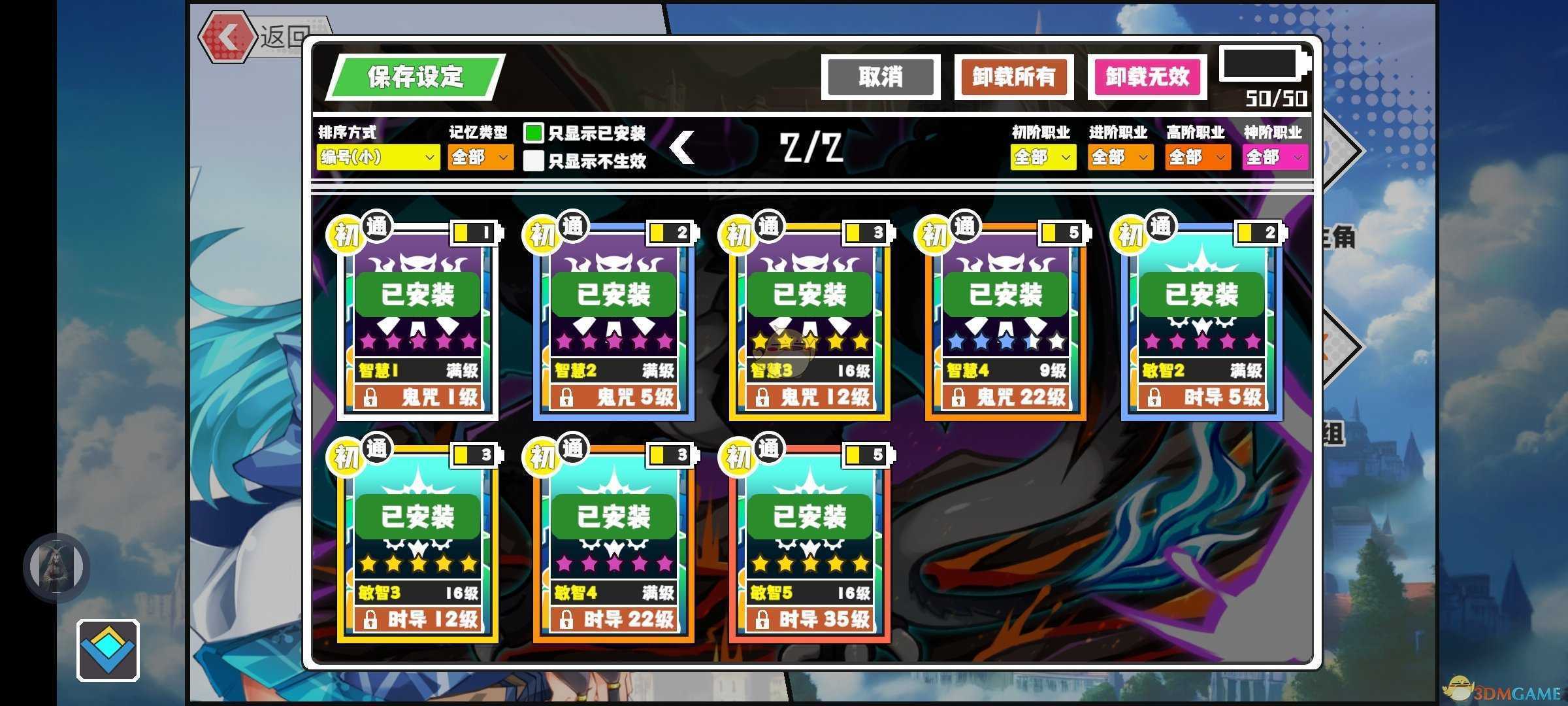Click the 初 badge on 智慧1 card

tap(346, 232)
